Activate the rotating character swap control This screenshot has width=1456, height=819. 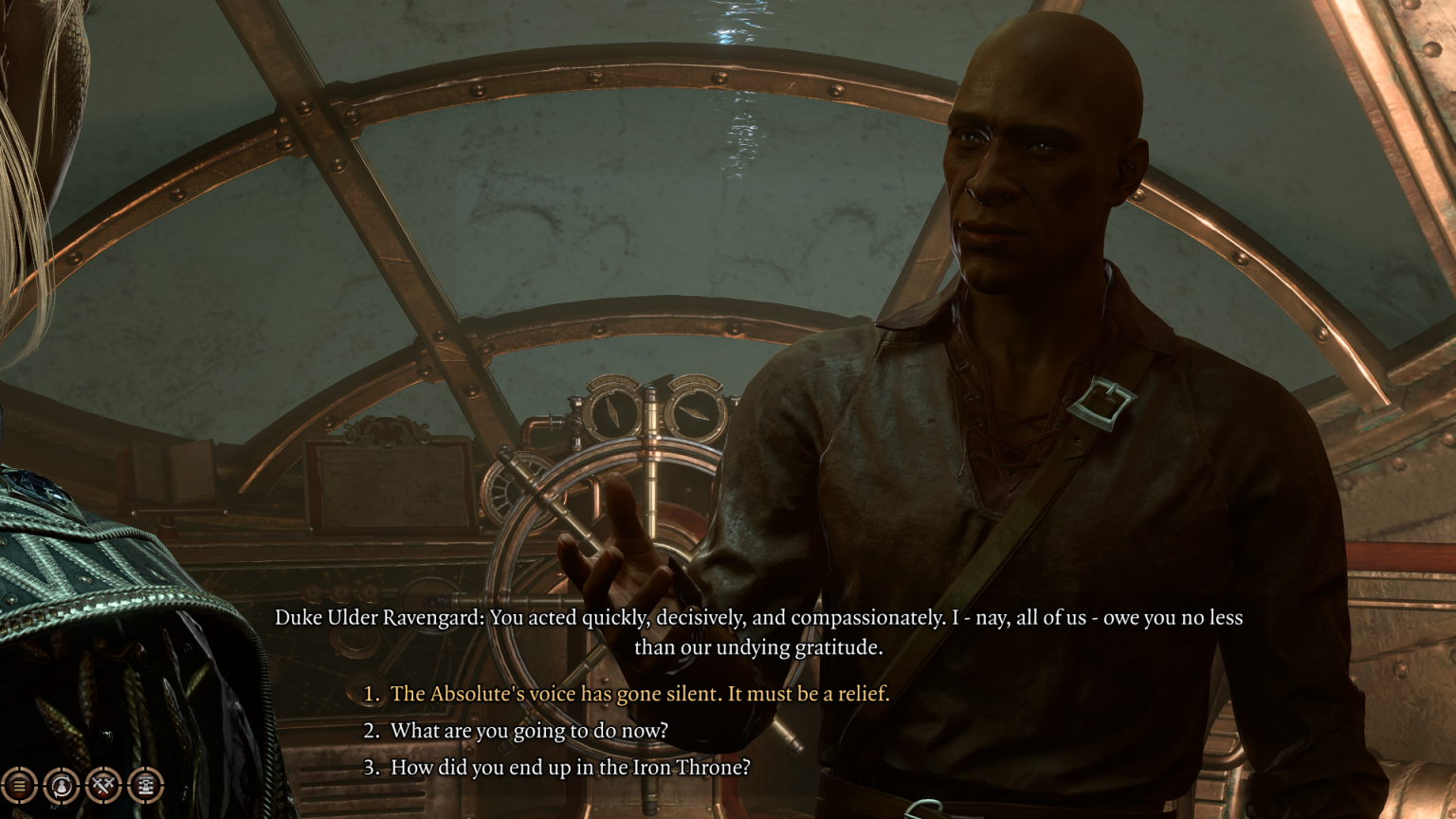point(61,785)
